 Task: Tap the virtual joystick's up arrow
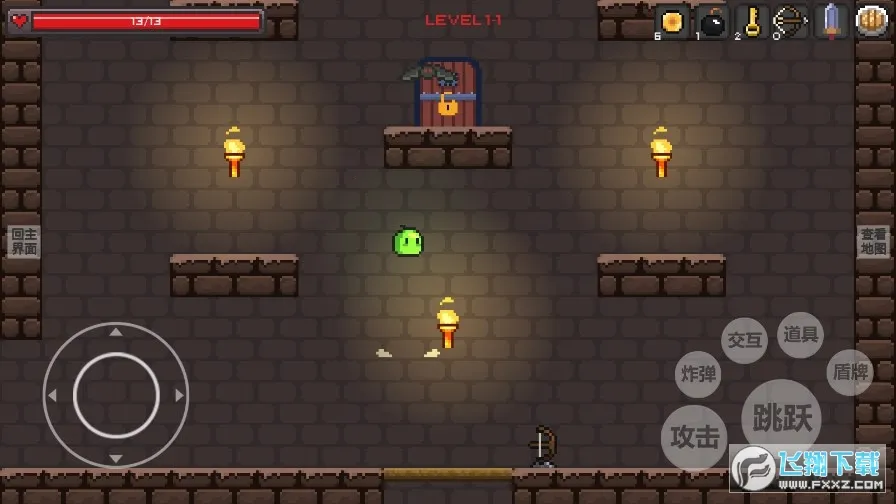click(116, 332)
